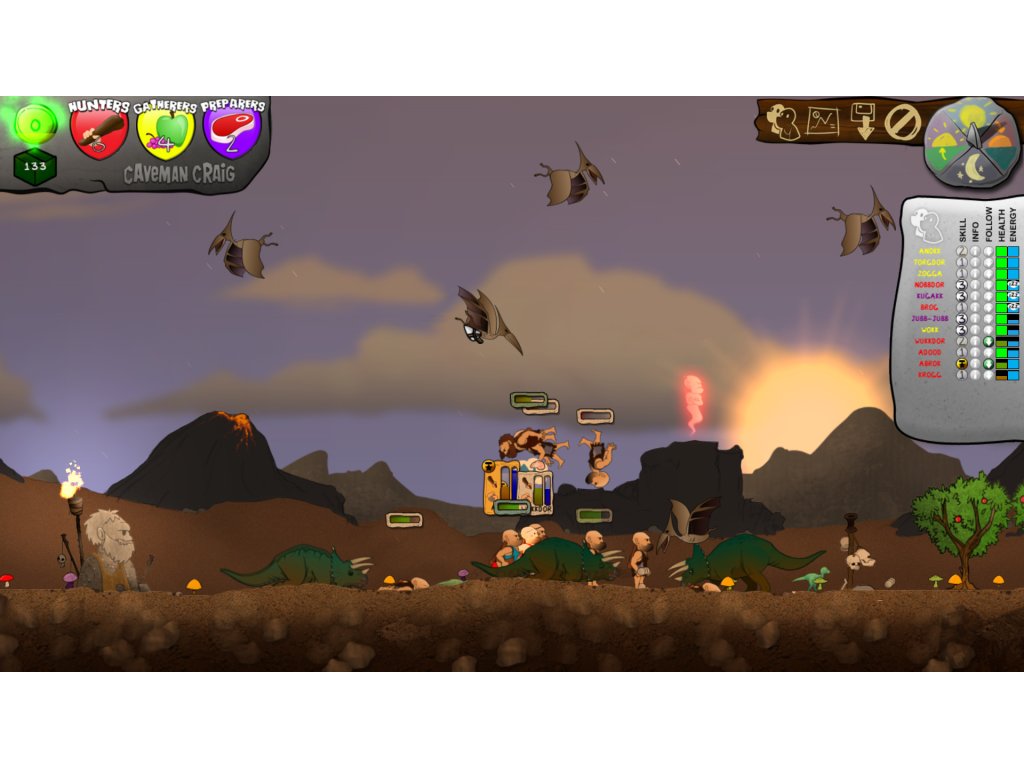
Task: Click the glowing green orb icon
Action: [36, 124]
